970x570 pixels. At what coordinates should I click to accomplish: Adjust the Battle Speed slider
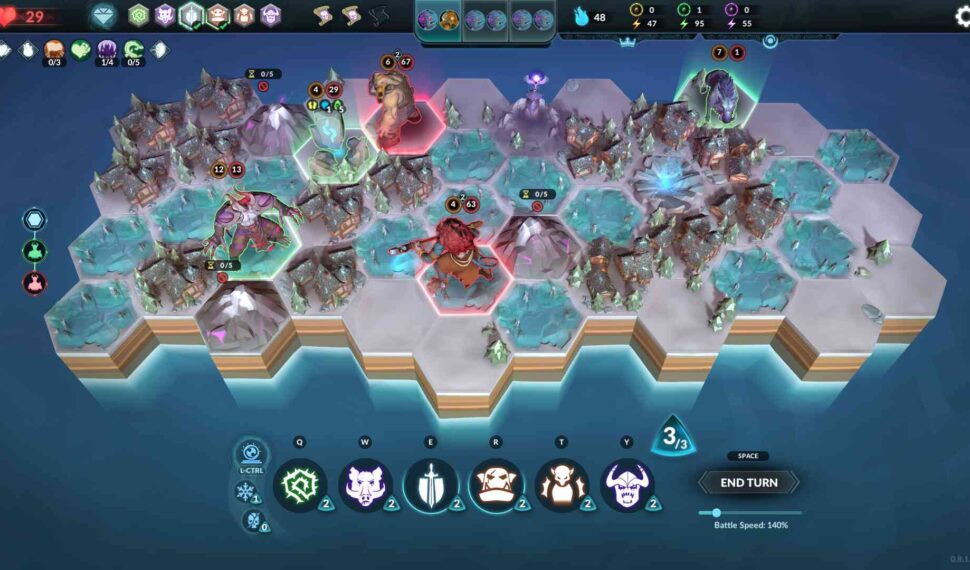717,513
